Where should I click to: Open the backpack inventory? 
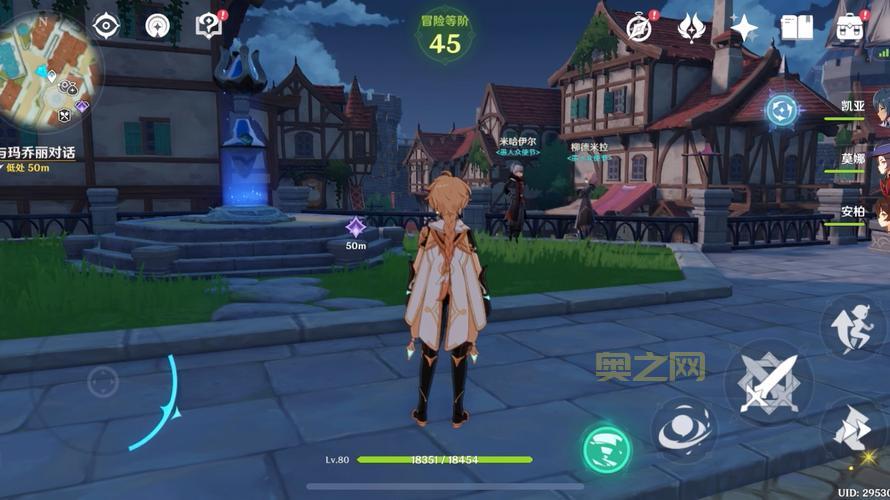click(x=850, y=27)
